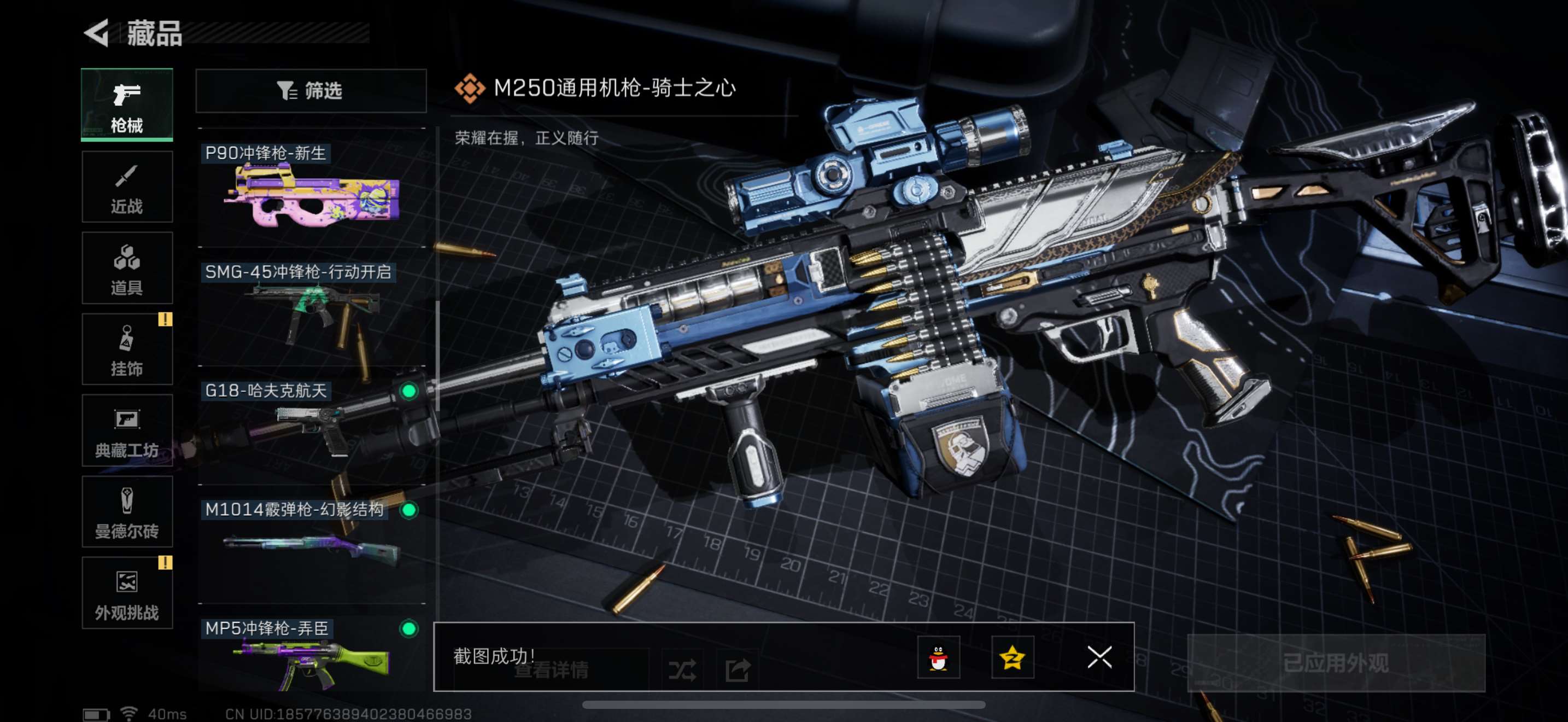The height and width of the screenshot is (722, 1568).
Task: Open the 外观挑战 appearance challenge panel
Action: (x=127, y=593)
